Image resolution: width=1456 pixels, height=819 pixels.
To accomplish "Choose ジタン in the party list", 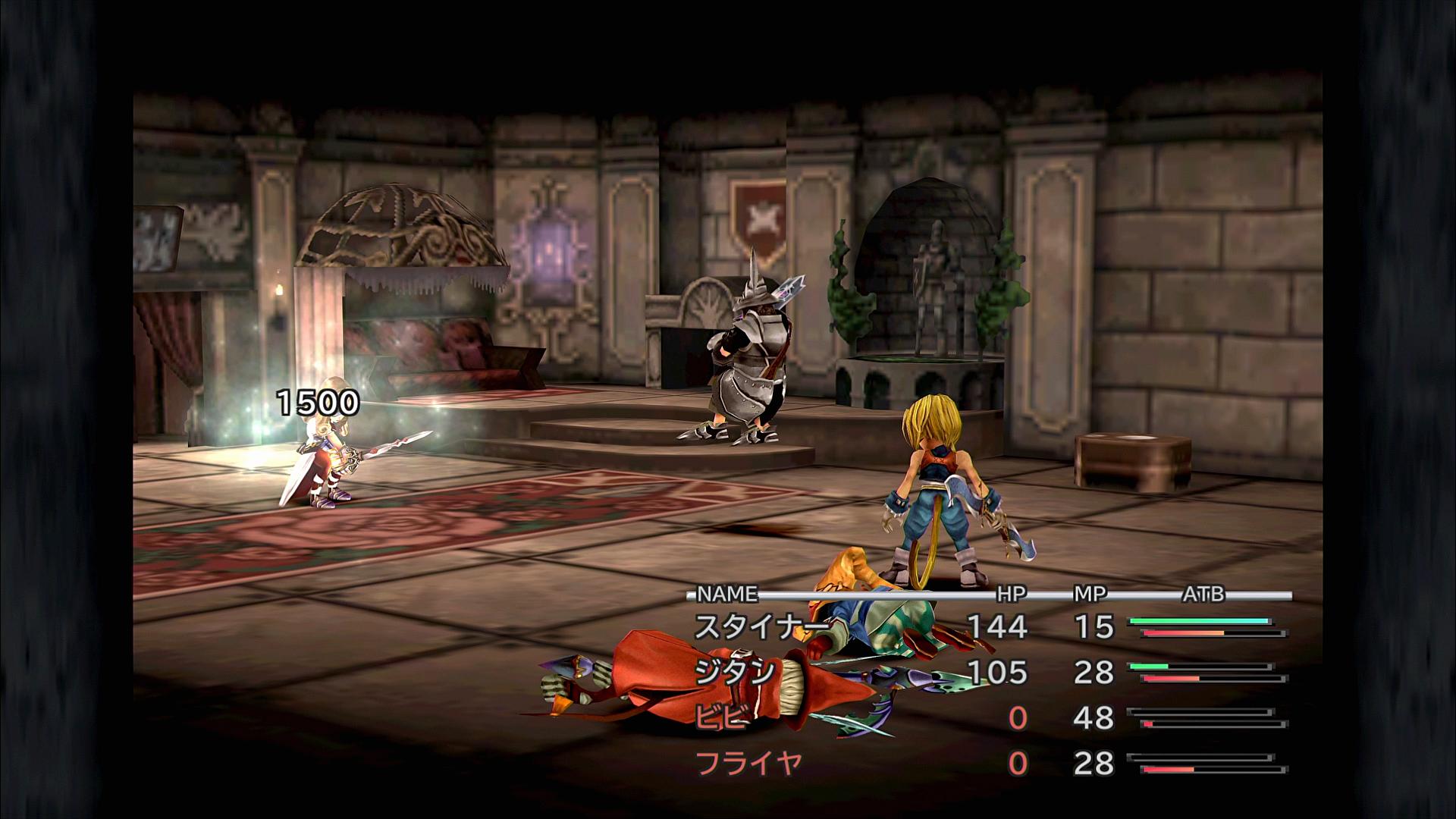I will click(734, 672).
